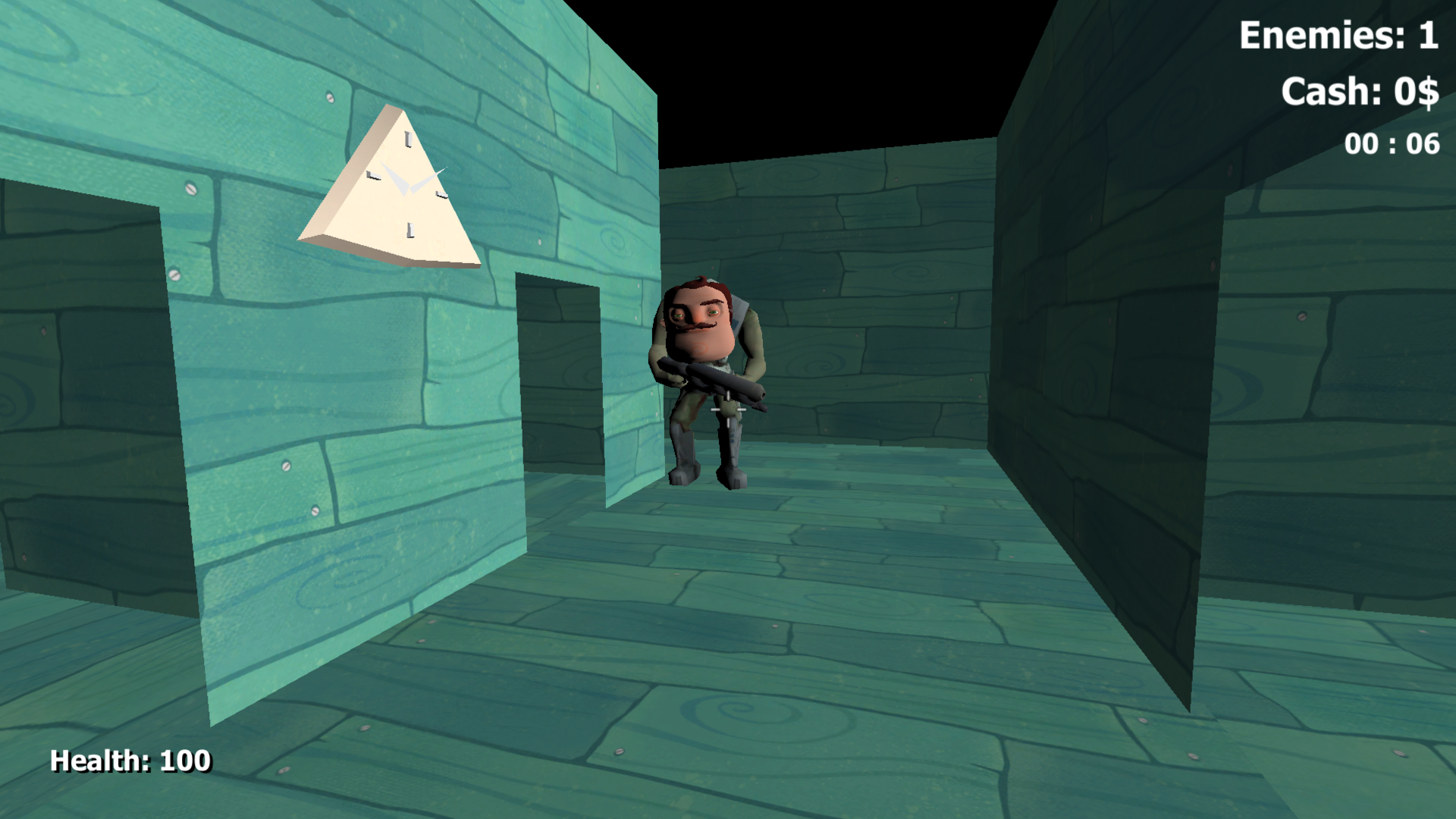
Task: Click the nail on the upper left wall
Action: pyautogui.click(x=331, y=97)
